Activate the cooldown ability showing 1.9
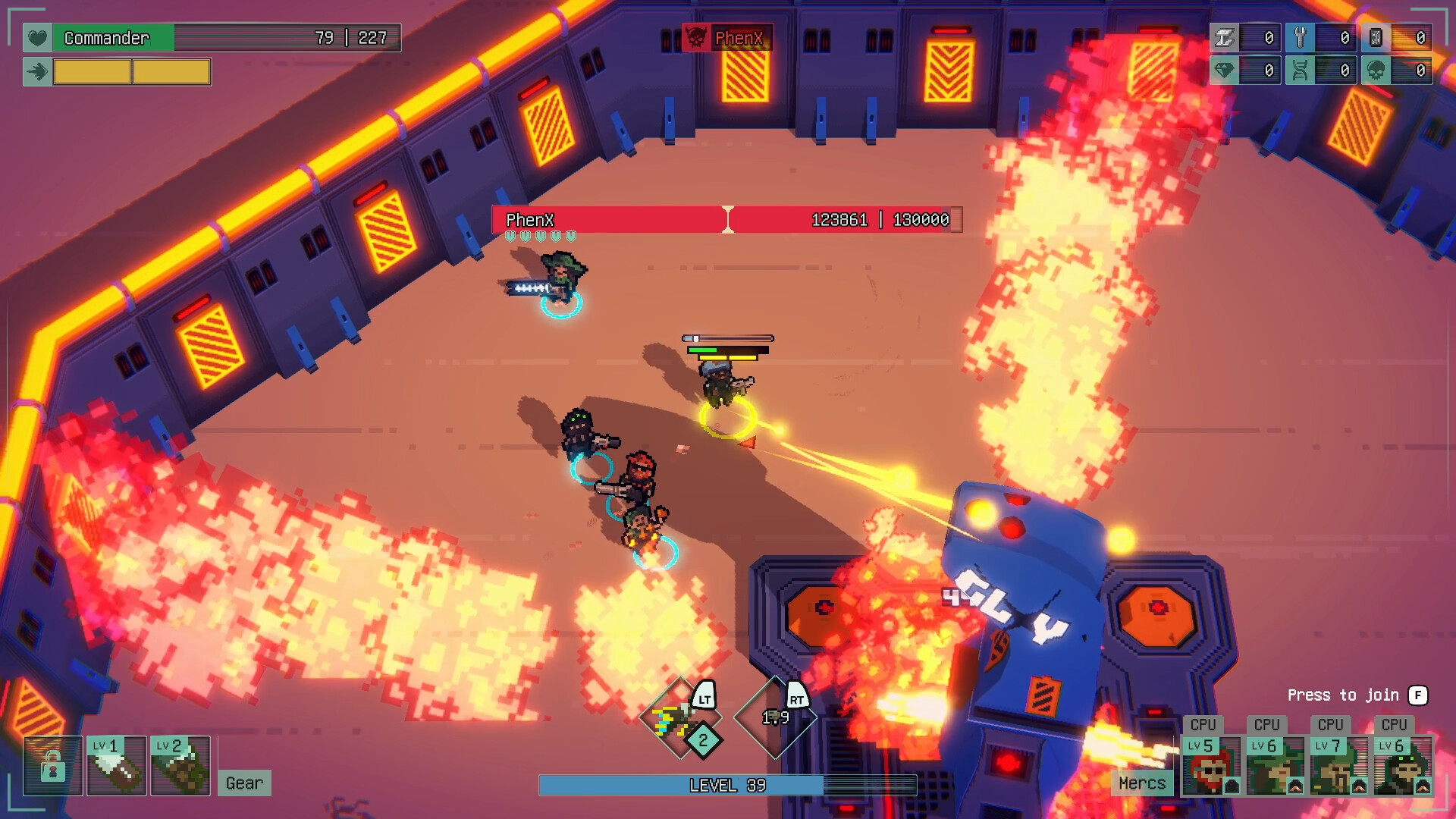Viewport: 1456px width, 819px height. (x=775, y=717)
